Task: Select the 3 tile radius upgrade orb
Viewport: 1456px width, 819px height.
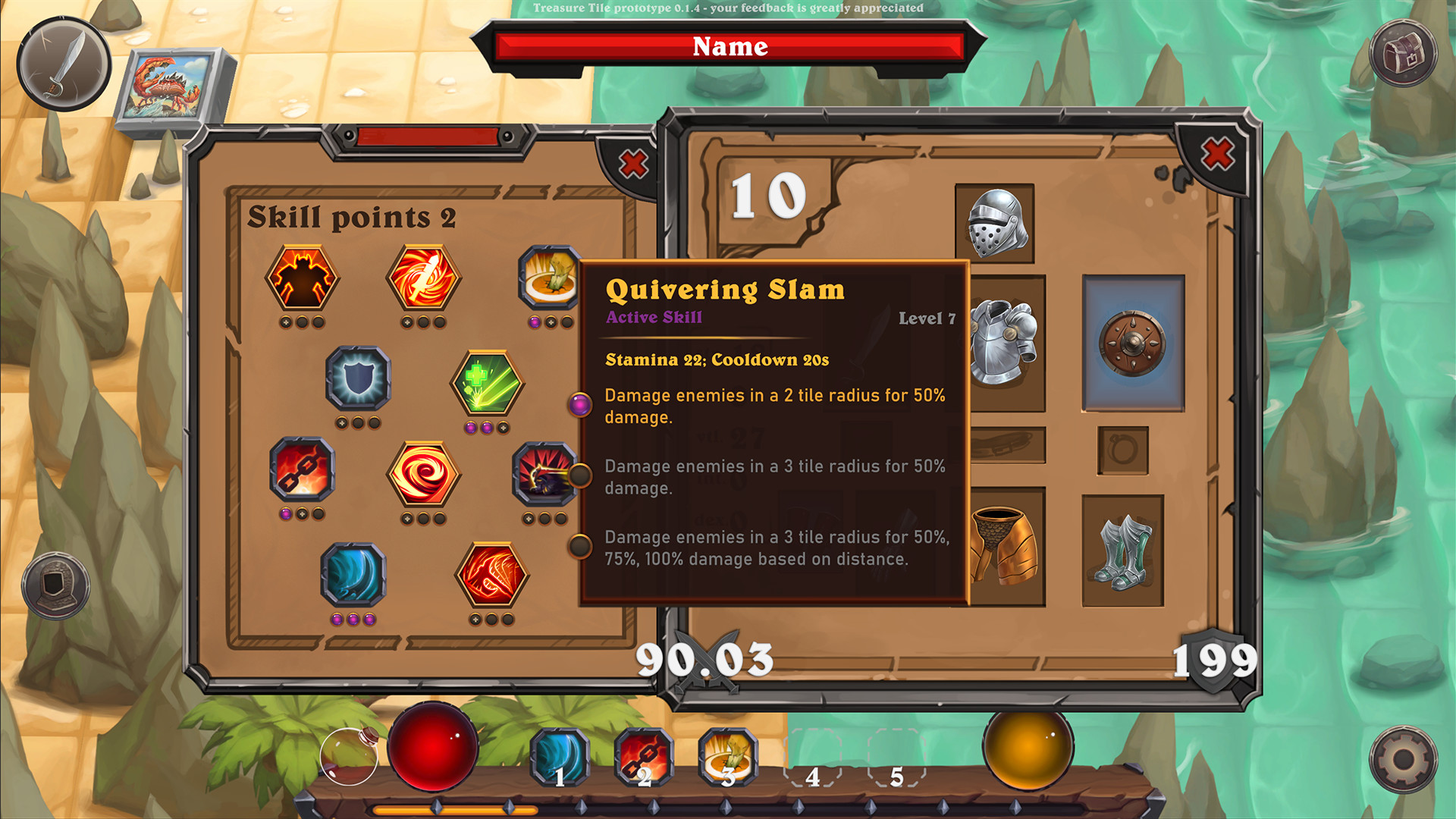Action: click(x=581, y=476)
